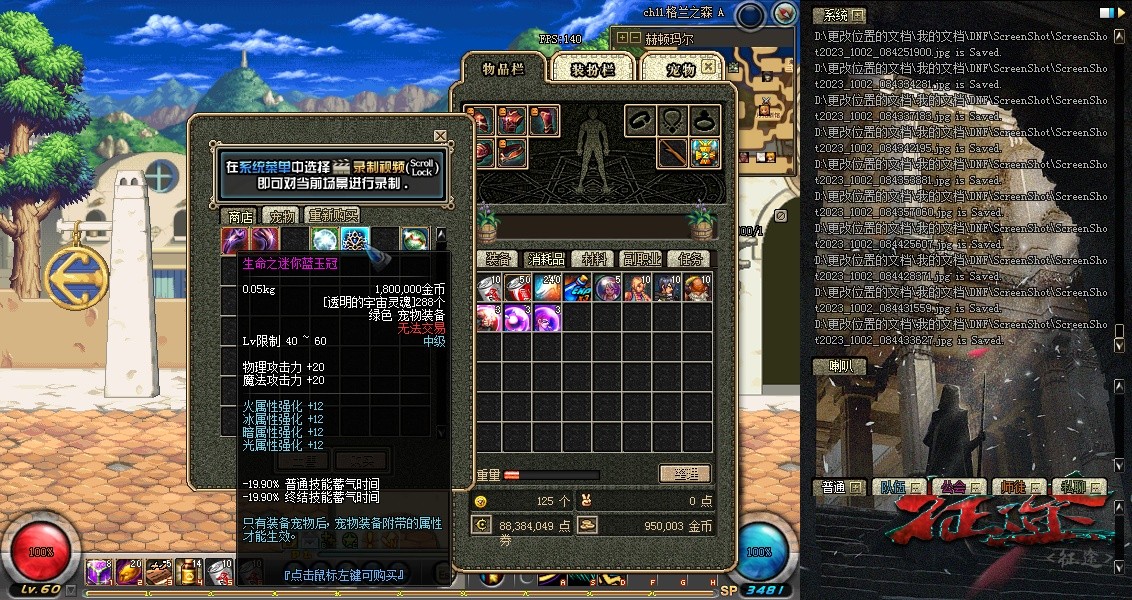
Task: Switch to the 副职业 sub-profession category
Action: (x=641, y=259)
